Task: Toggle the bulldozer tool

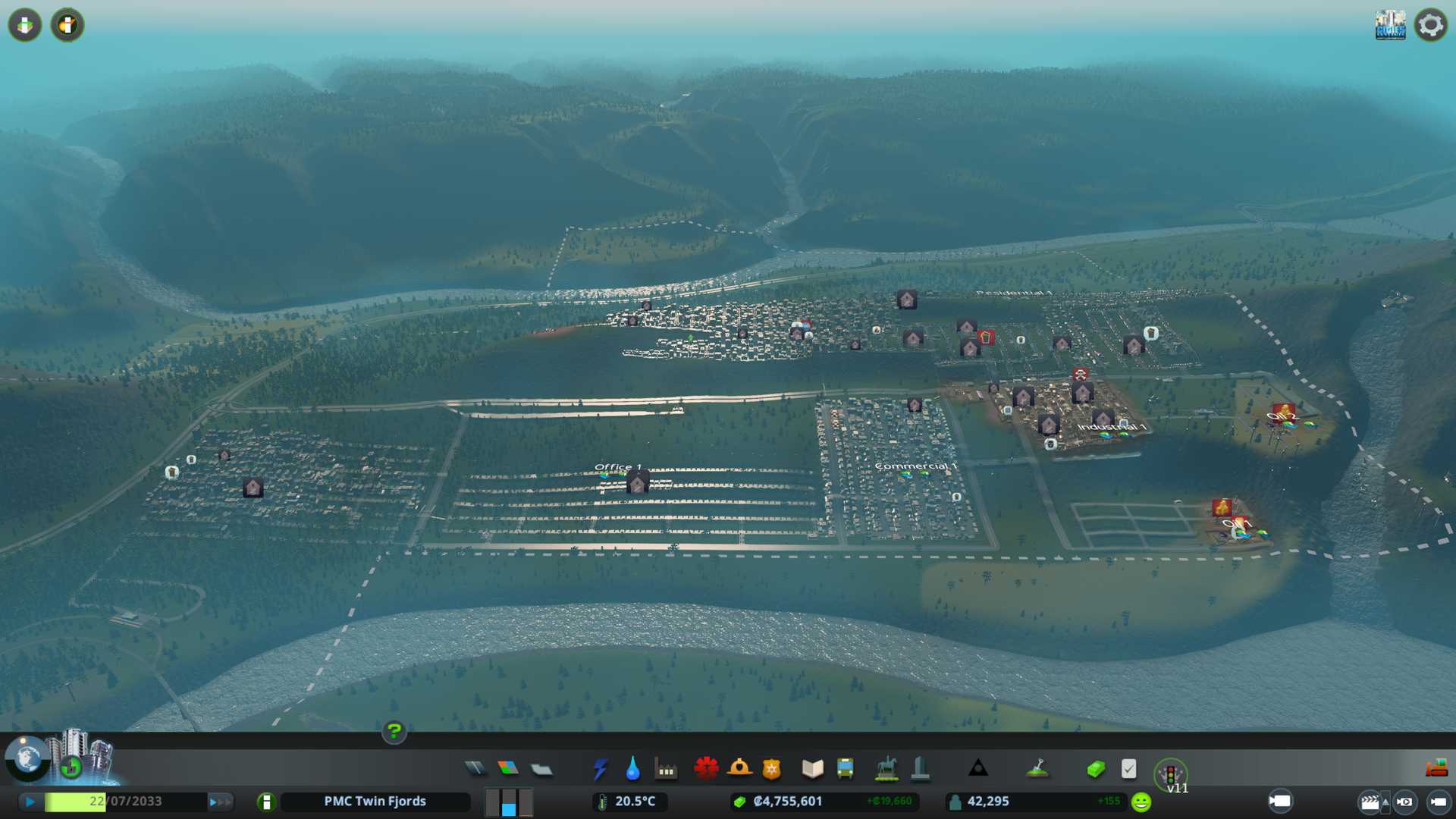Action: tap(1436, 768)
